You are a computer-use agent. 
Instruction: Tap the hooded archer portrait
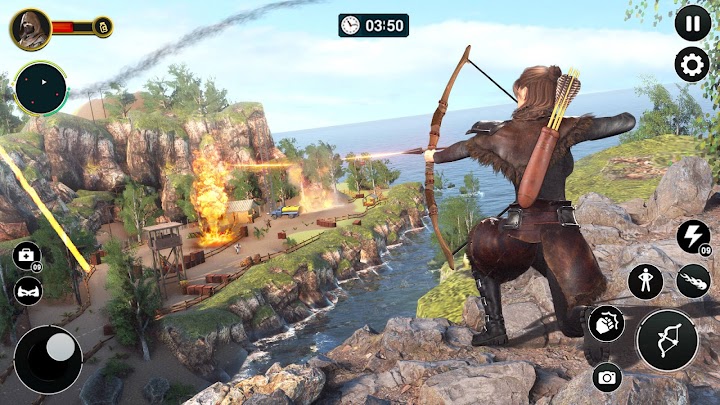(29, 28)
